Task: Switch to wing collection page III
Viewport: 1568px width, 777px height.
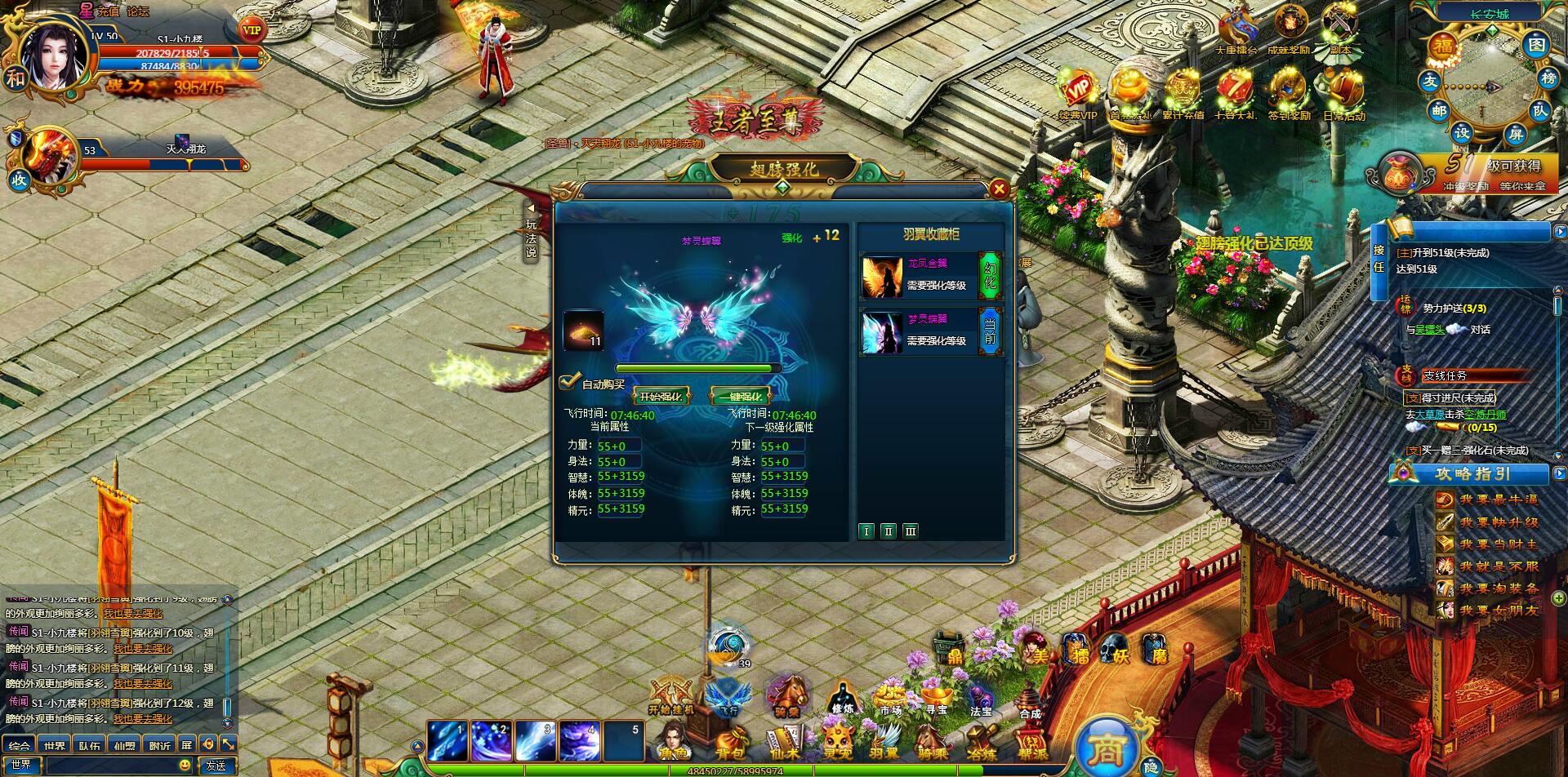Action: (911, 531)
